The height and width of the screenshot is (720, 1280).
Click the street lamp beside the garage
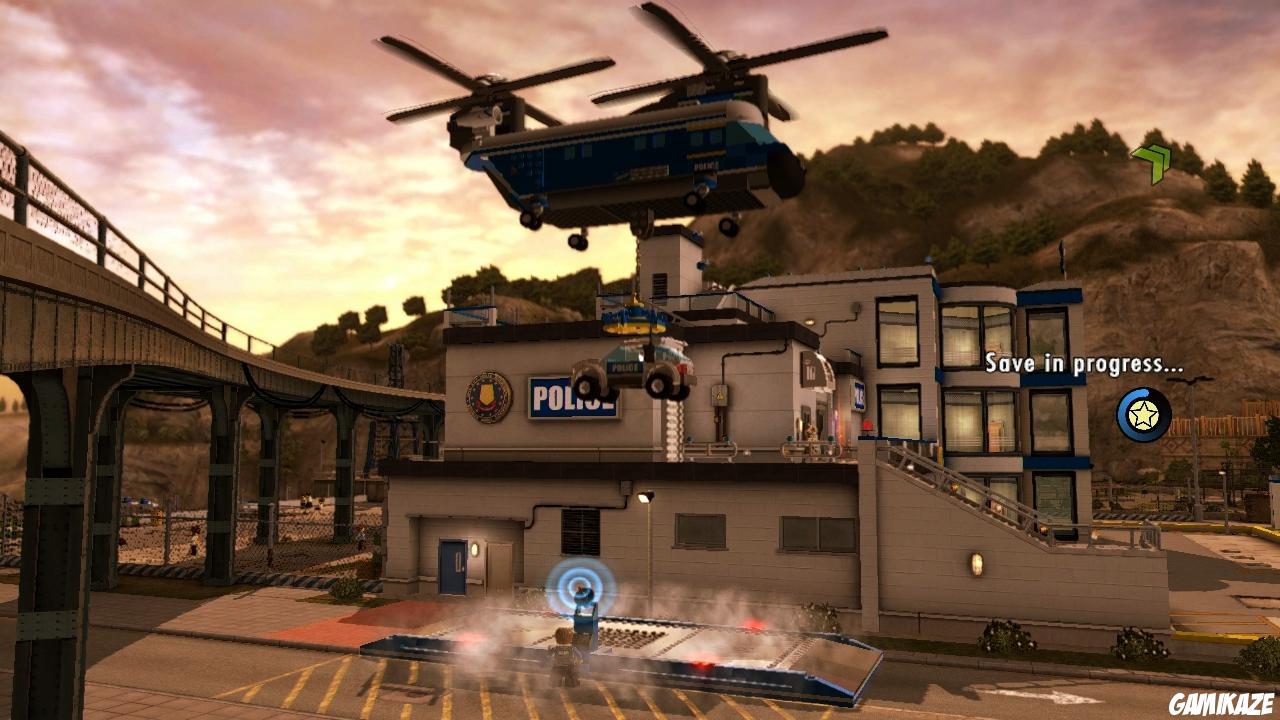coord(644,498)
